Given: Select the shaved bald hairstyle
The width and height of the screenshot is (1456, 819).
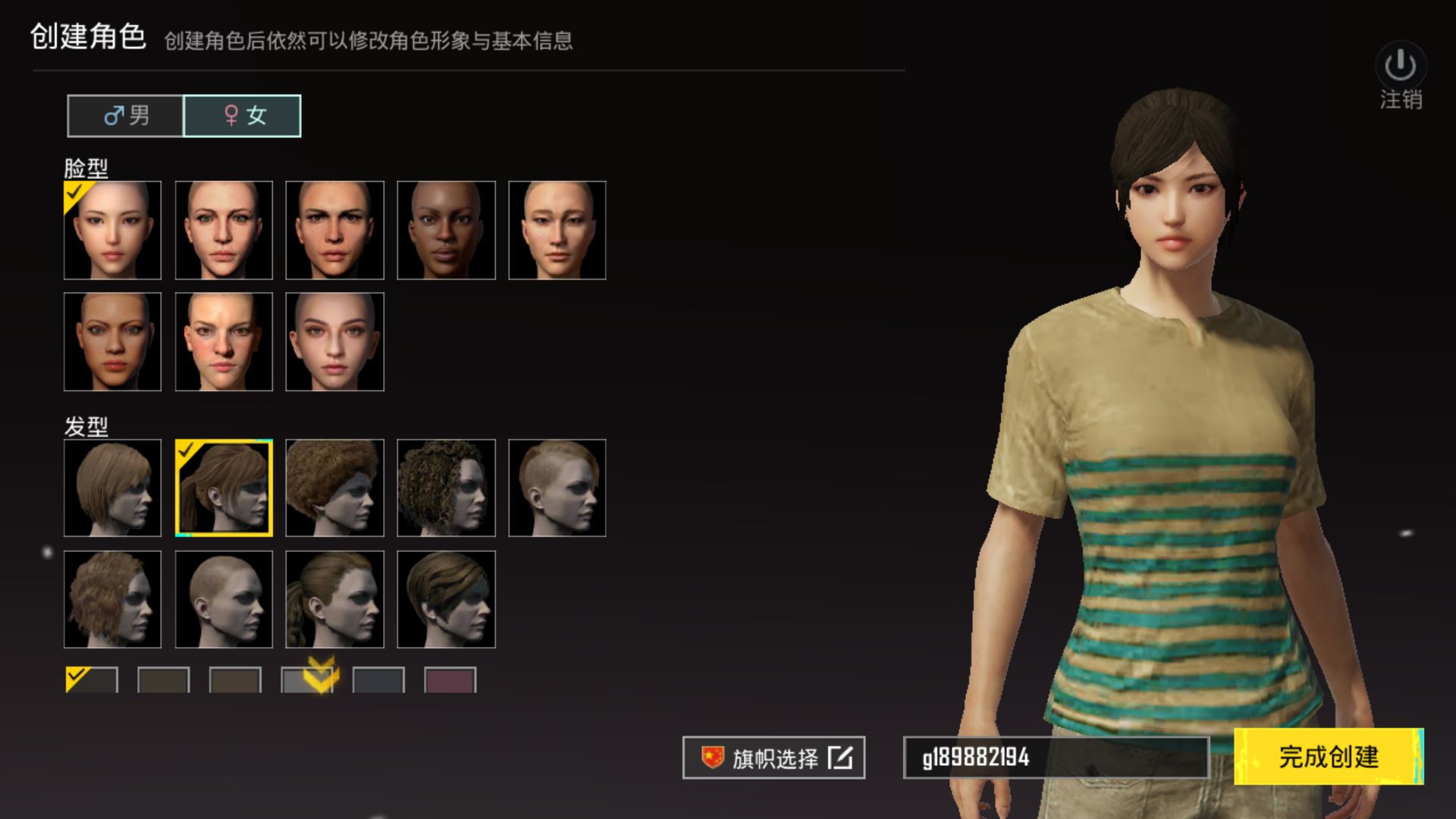Looking at the screenshot, I should (223, 598).
